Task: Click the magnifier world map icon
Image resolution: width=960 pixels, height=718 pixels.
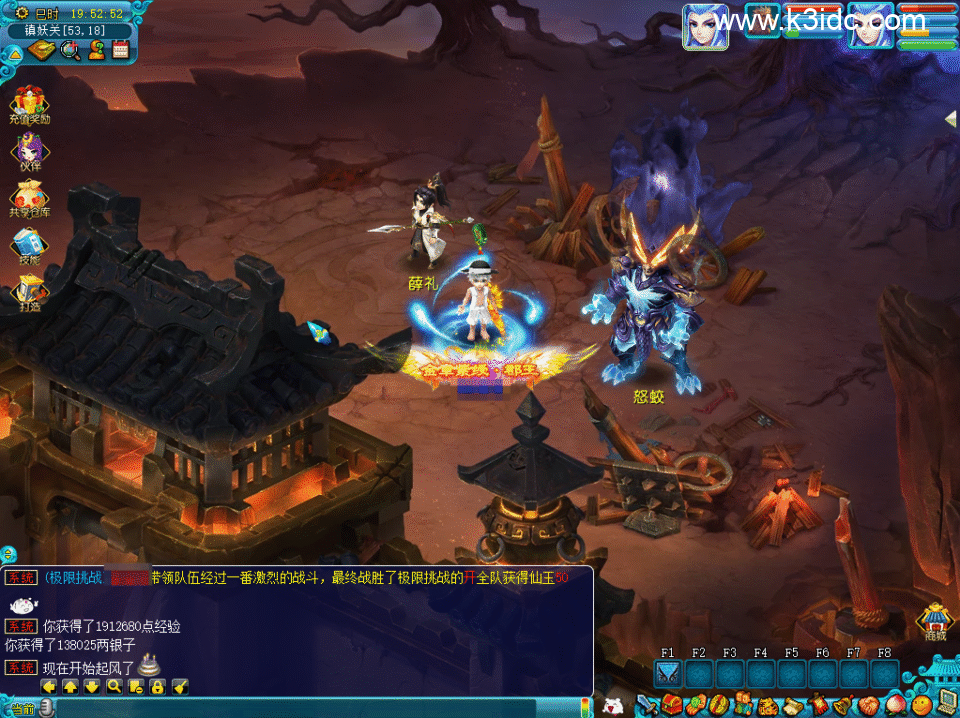Action: click(x=71, y=50)
